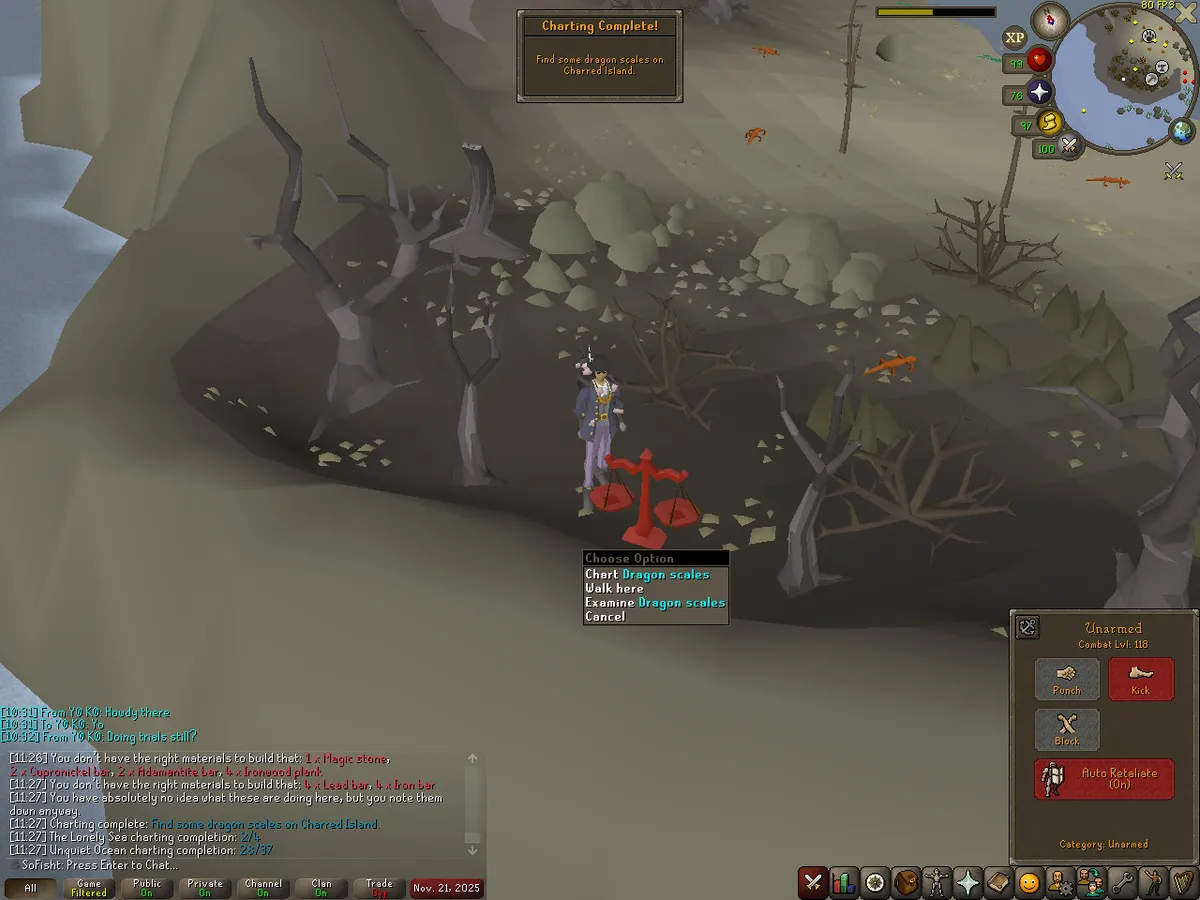1200x900 pixels.
Task: Select the Walk here option
Action: 614,588
